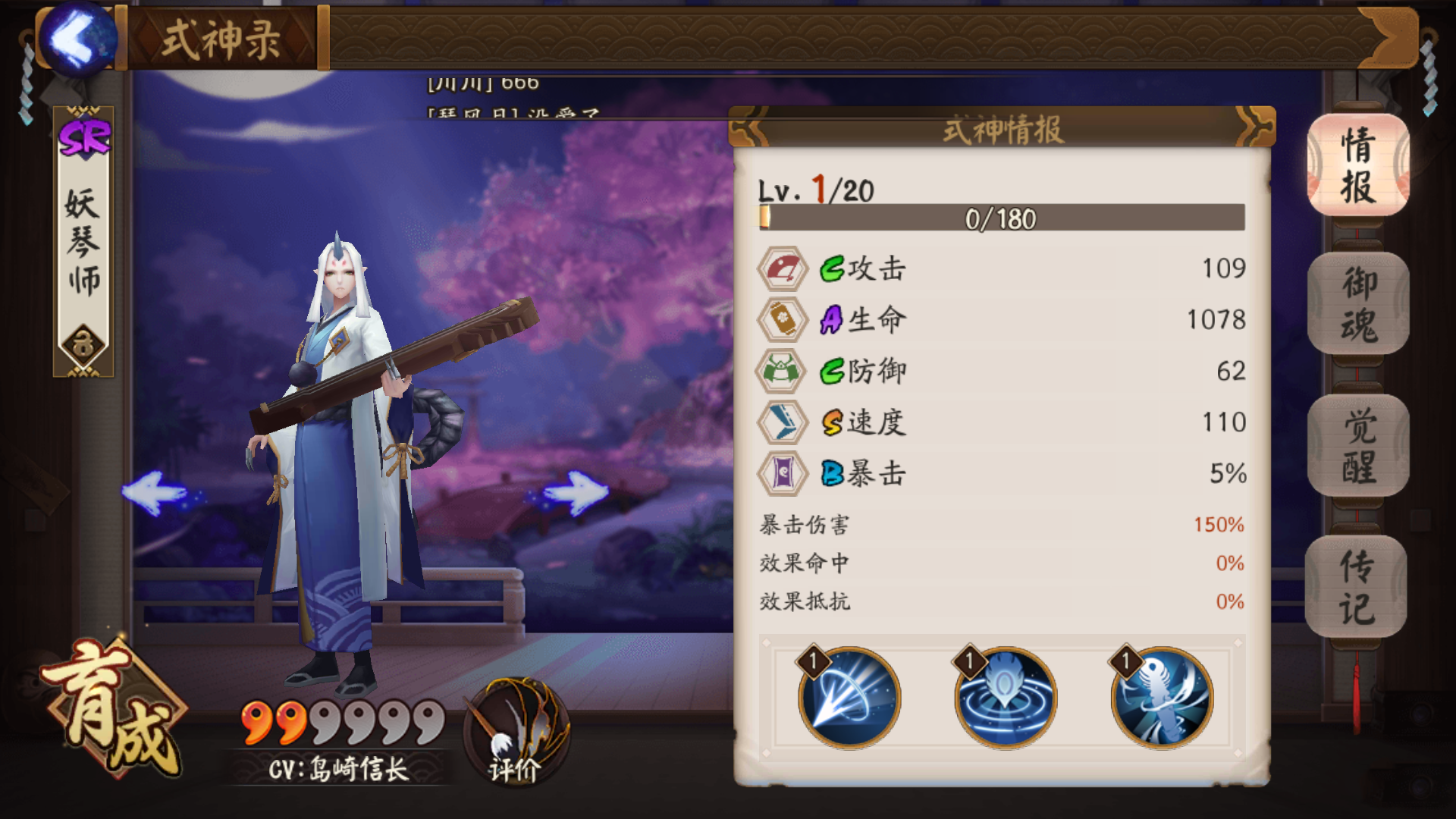1456x819 pixels.
Task: Go back with the blue arrow orb
Action: click(x=77, y=39)
